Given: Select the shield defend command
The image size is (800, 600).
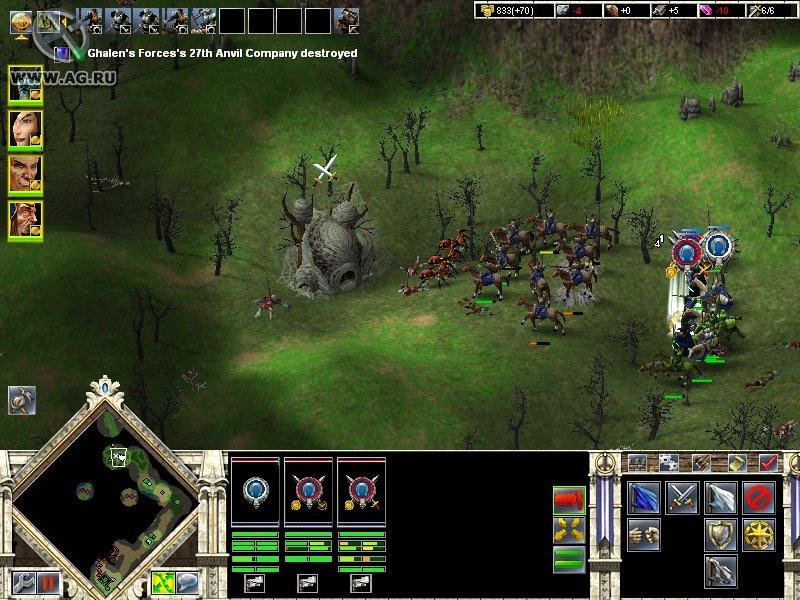Looking at the screenshot, I should [x=720, y=533].
